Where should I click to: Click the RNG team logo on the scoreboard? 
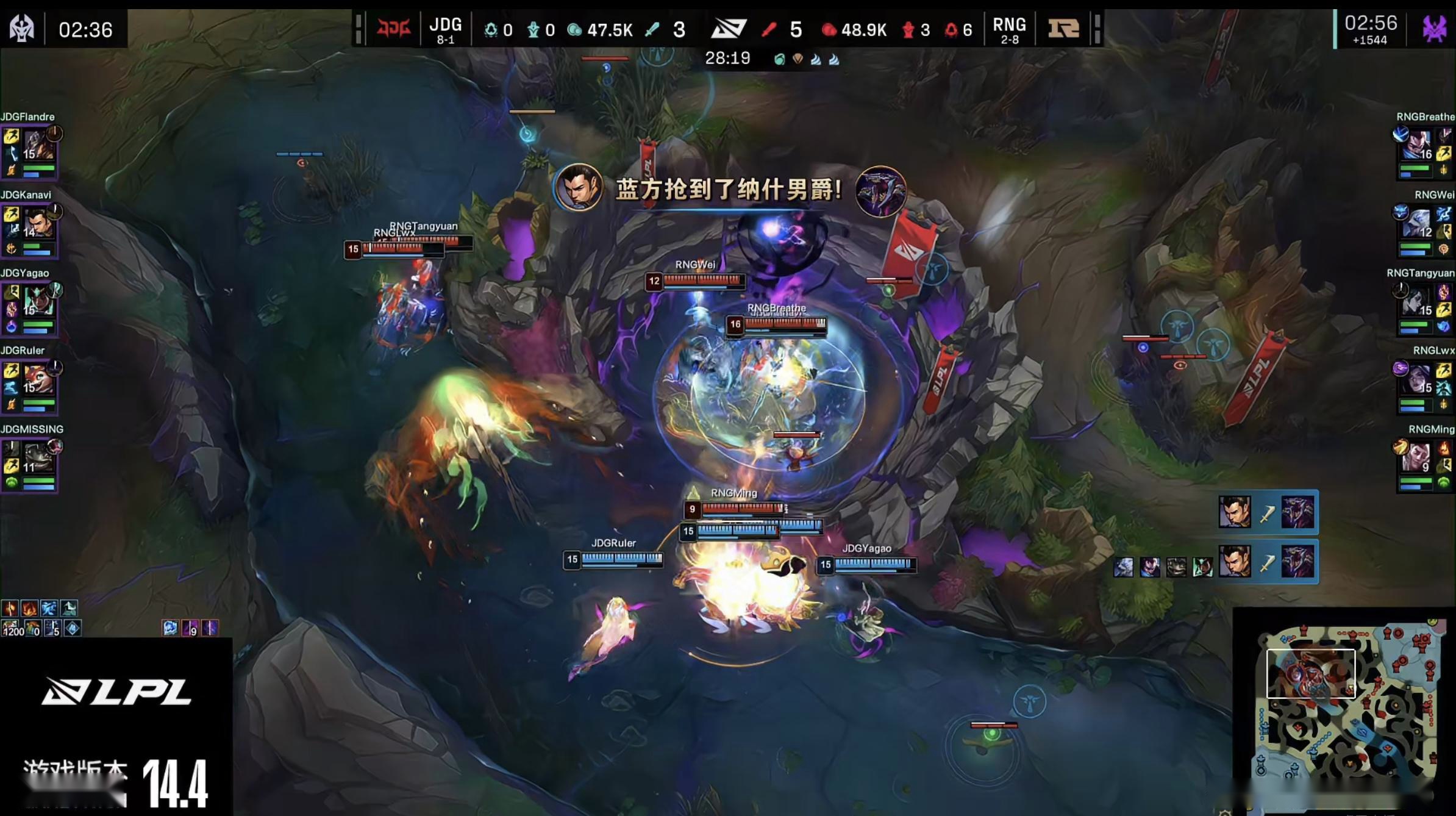[x=1065, y=27]
